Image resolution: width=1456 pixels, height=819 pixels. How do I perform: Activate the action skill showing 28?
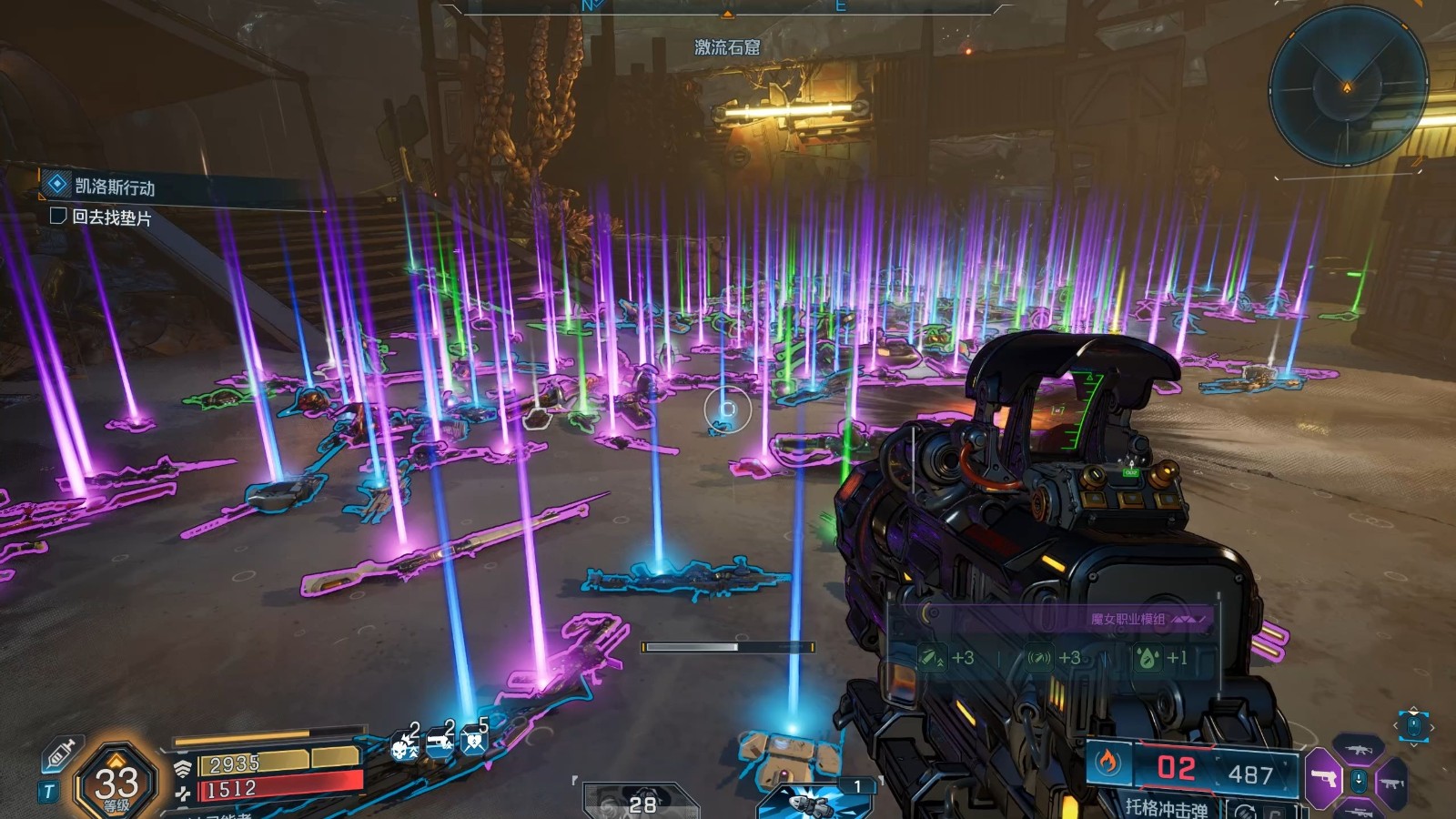[640, 802]
